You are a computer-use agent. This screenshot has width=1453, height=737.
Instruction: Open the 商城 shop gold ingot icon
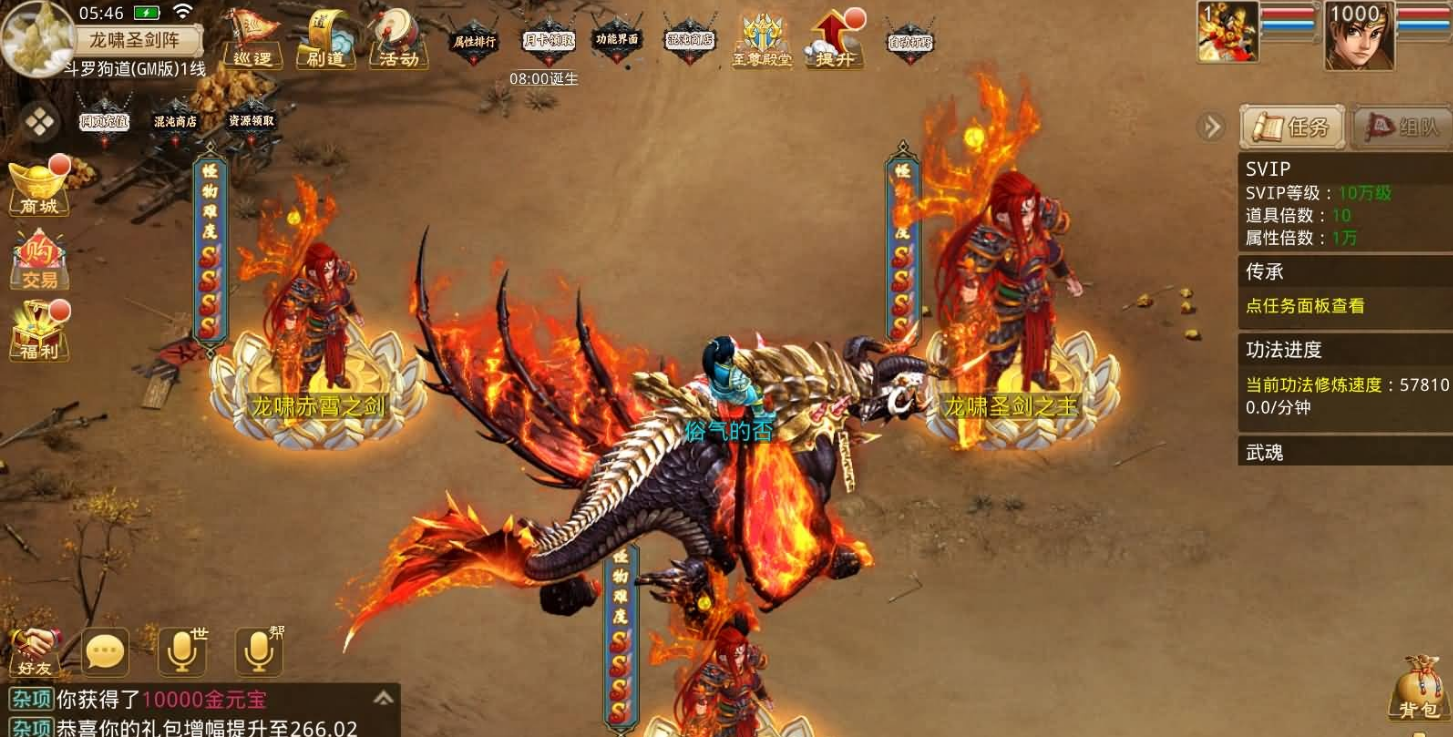click(x=39, y=187)
